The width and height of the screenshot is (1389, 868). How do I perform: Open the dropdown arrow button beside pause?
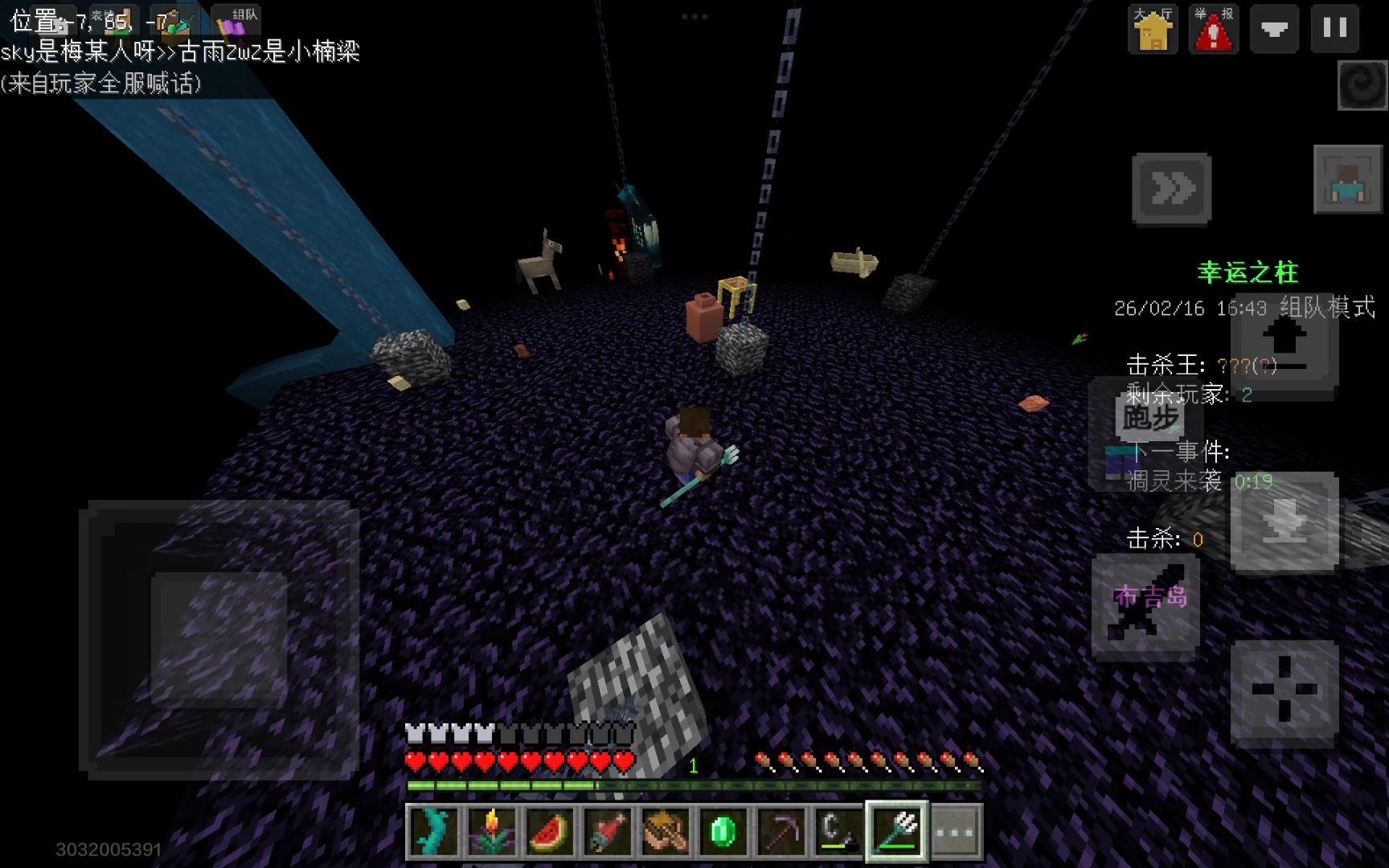coord(1274,29)
